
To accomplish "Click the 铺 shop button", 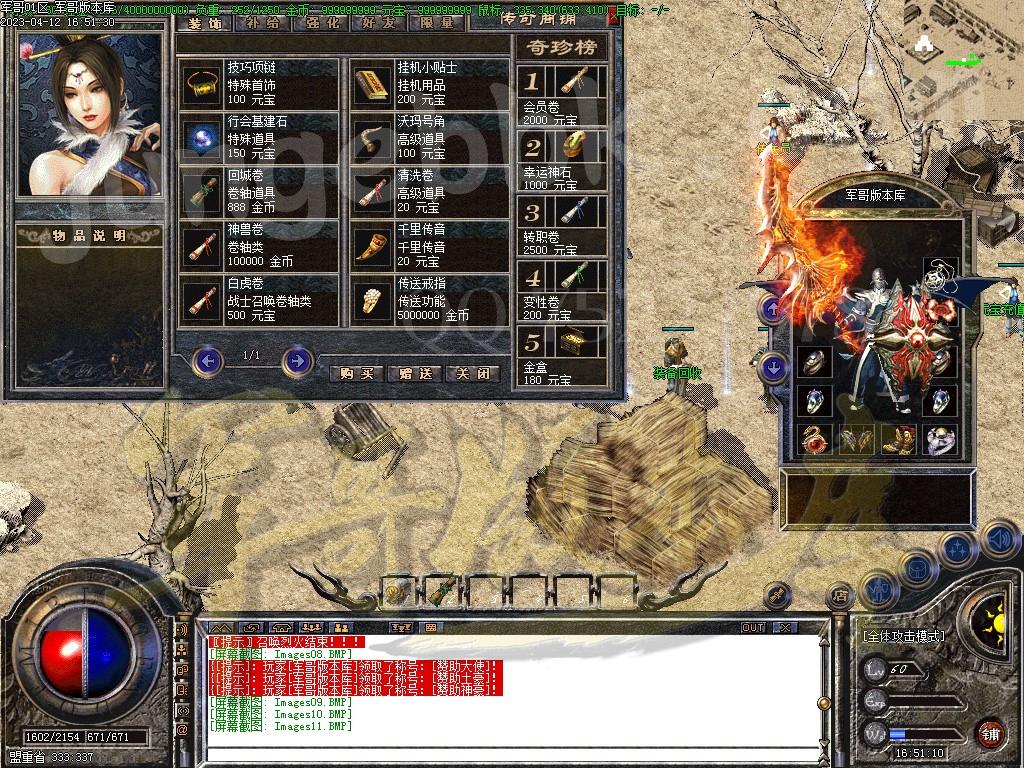I will [990, 733].
